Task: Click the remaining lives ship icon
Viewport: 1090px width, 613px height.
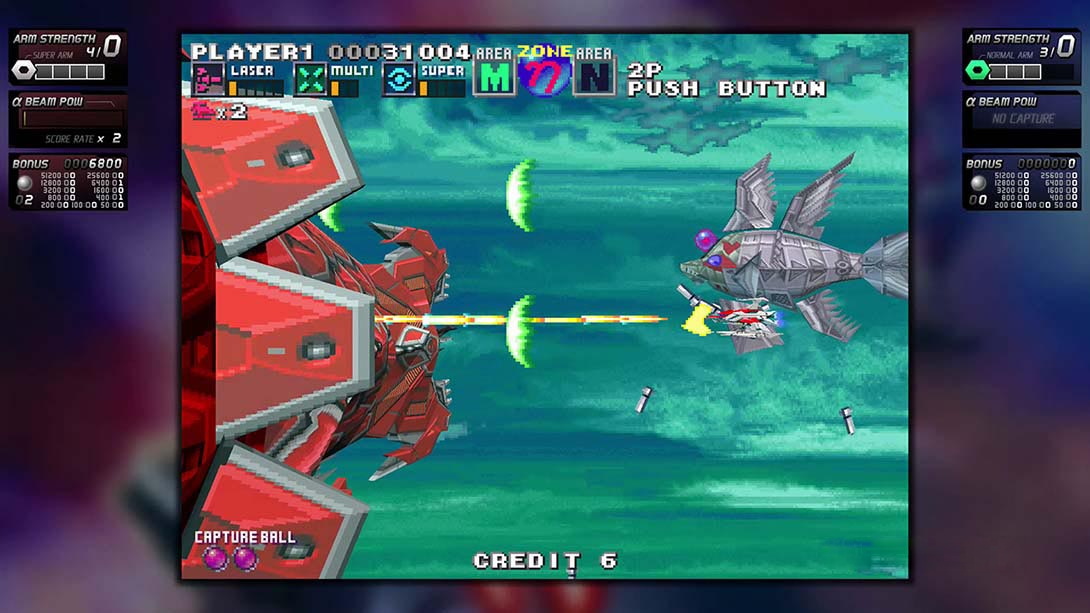Action: (x=205, y=111)
